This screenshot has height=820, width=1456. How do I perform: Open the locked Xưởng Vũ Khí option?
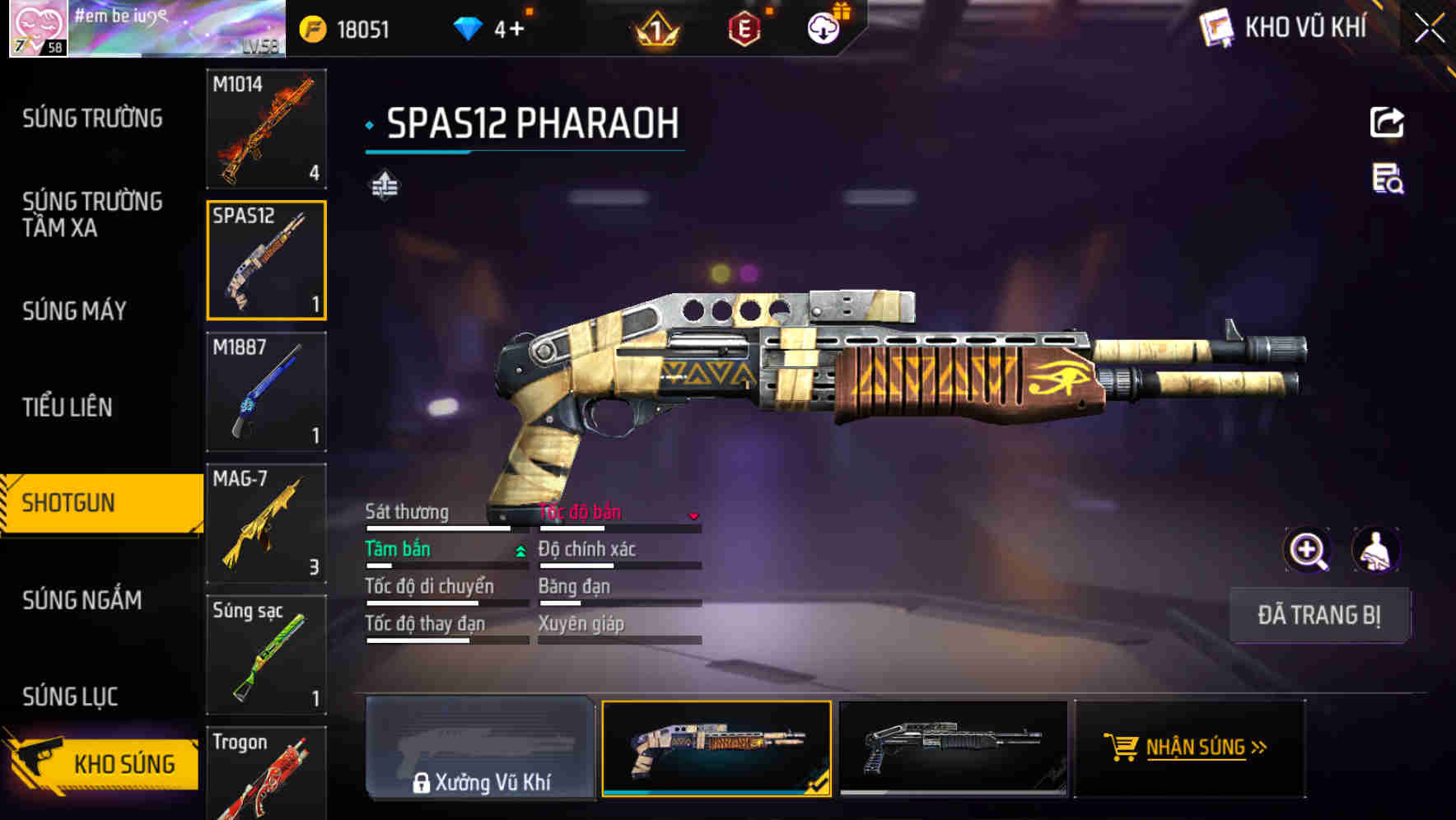480,748
